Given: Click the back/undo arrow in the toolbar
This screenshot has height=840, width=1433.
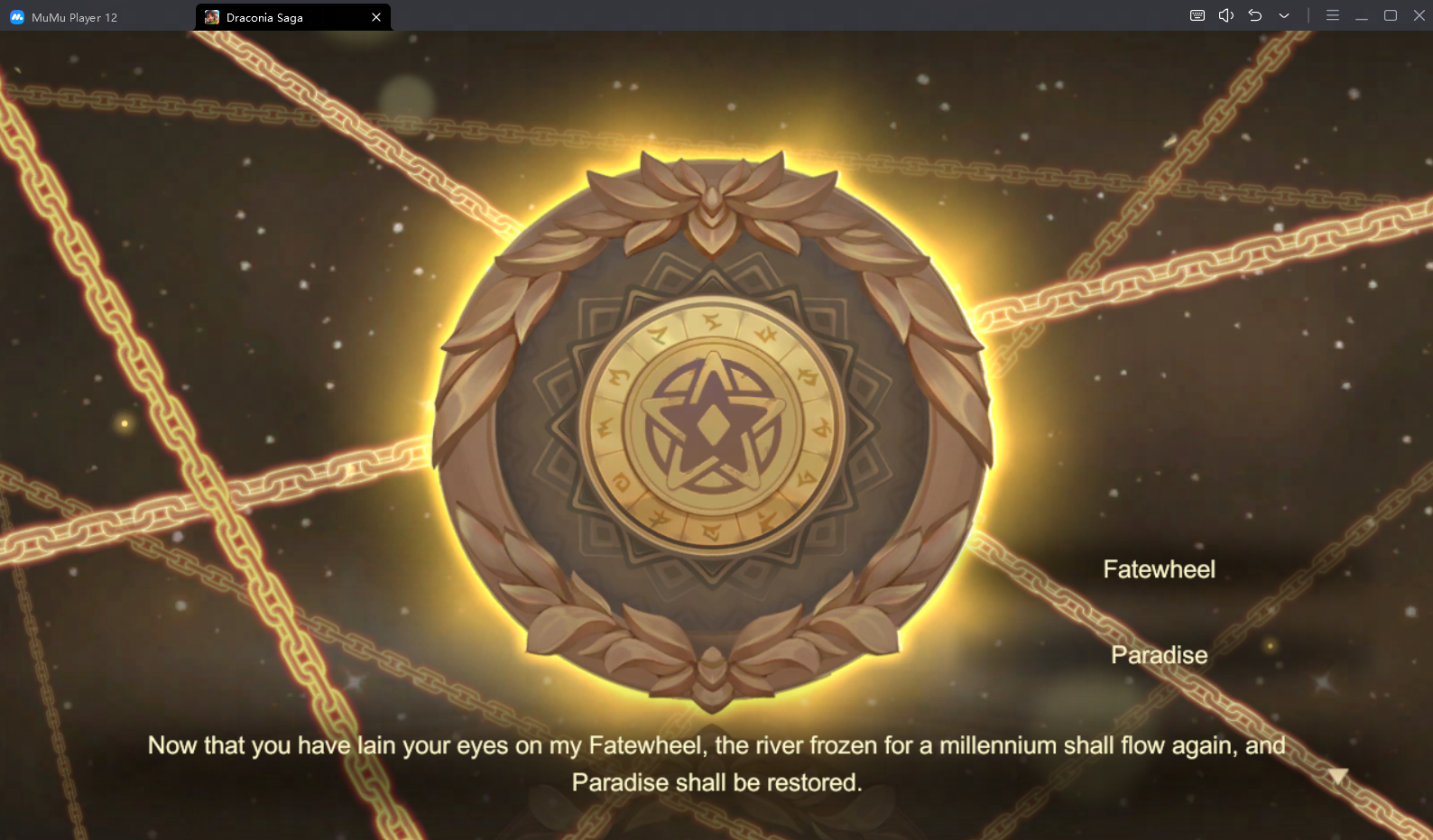Looking at the screenshot, I should coord(1254,15).
